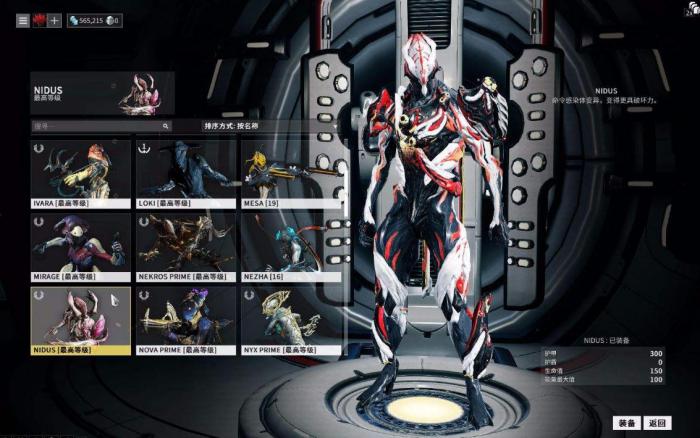Select the highlighted Nidus tile
The height and width of the screenshot is (438, 700).
pyautogui.click(x=81, y=321)
